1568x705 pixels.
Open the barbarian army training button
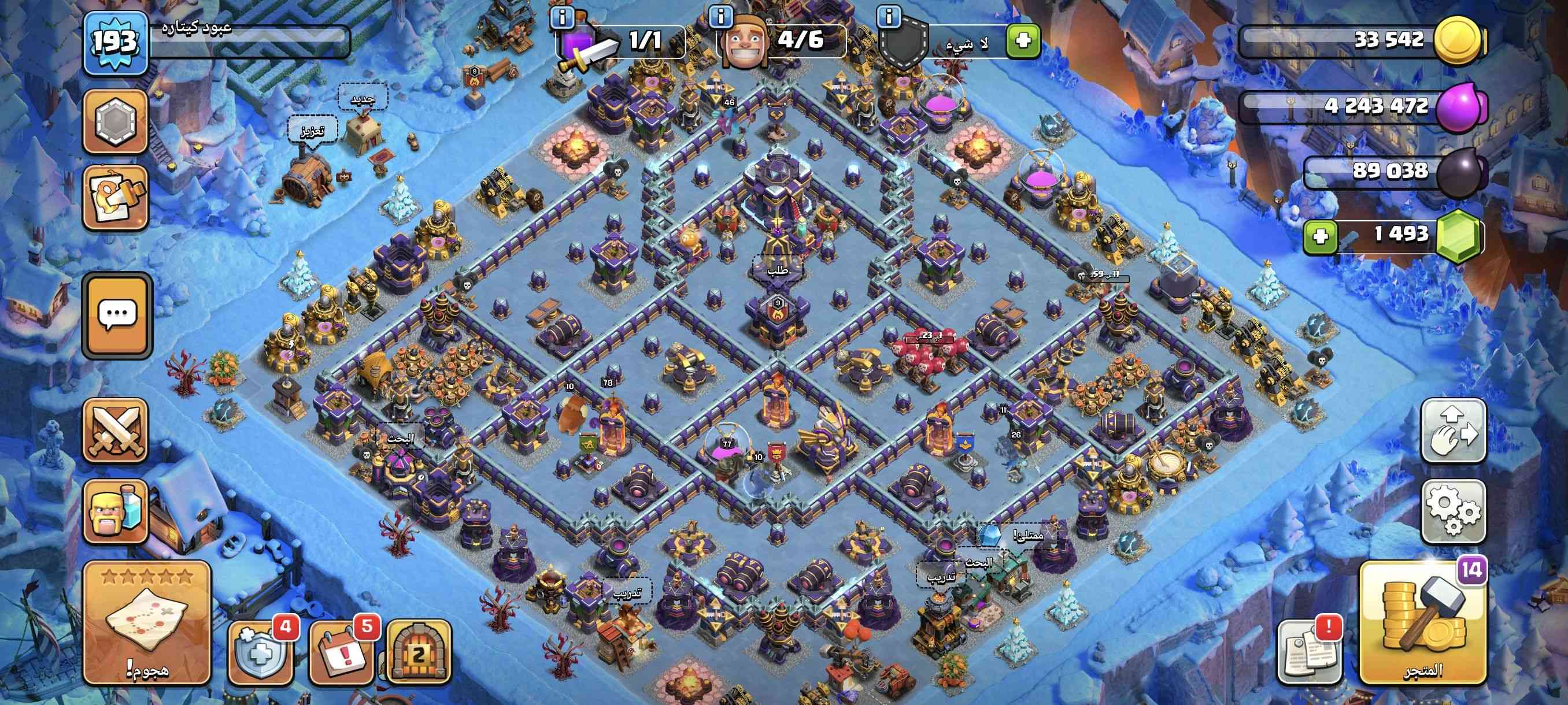[115, 510]
